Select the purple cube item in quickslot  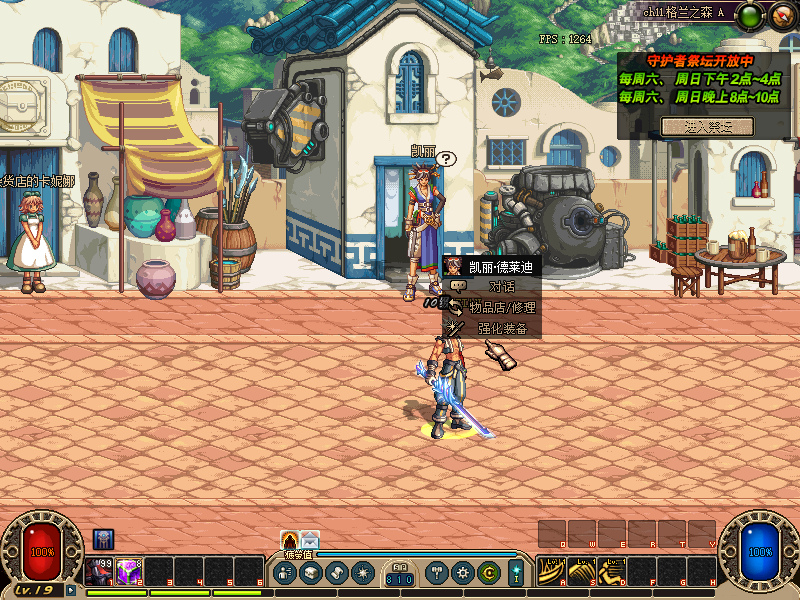128,571
